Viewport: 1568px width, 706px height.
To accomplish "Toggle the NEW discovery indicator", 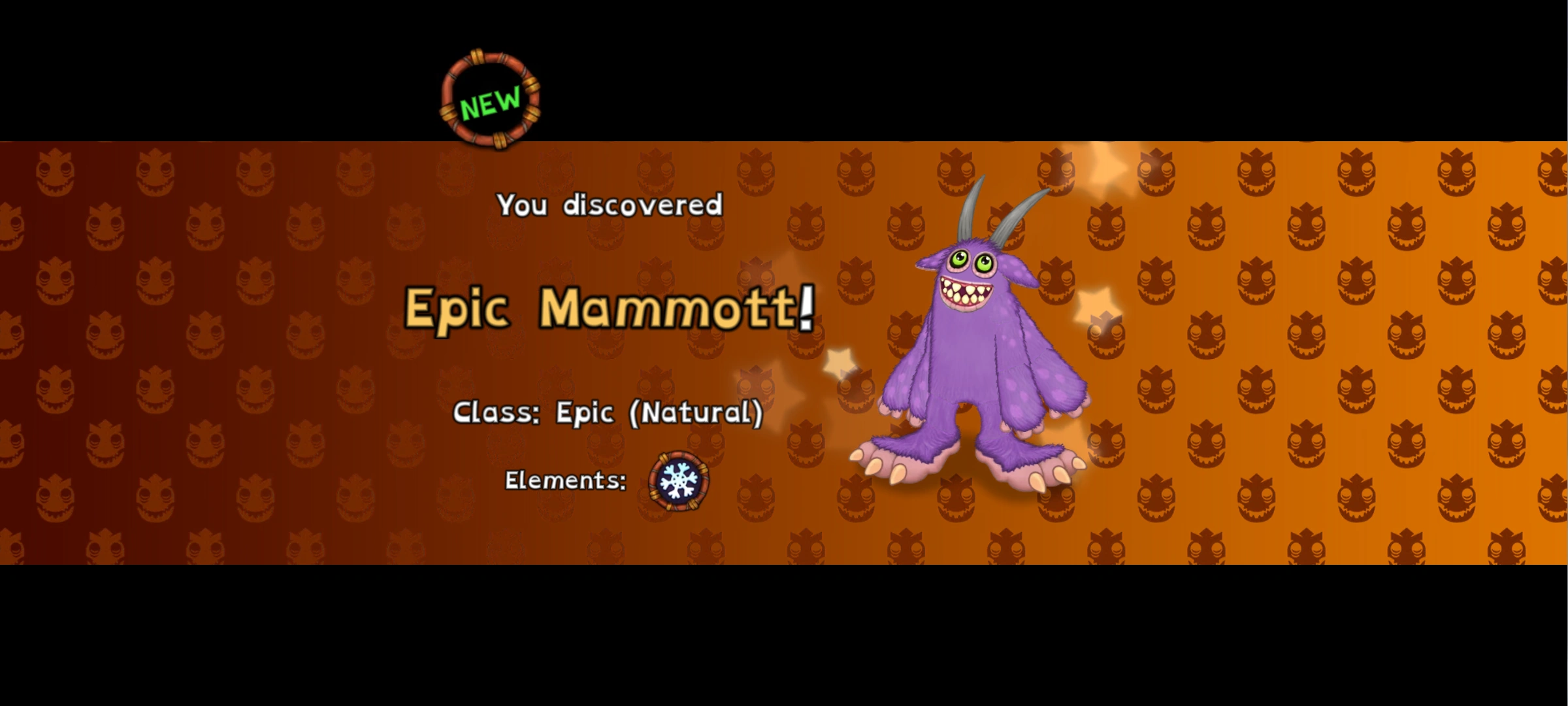I will click(x=489, y=99).
